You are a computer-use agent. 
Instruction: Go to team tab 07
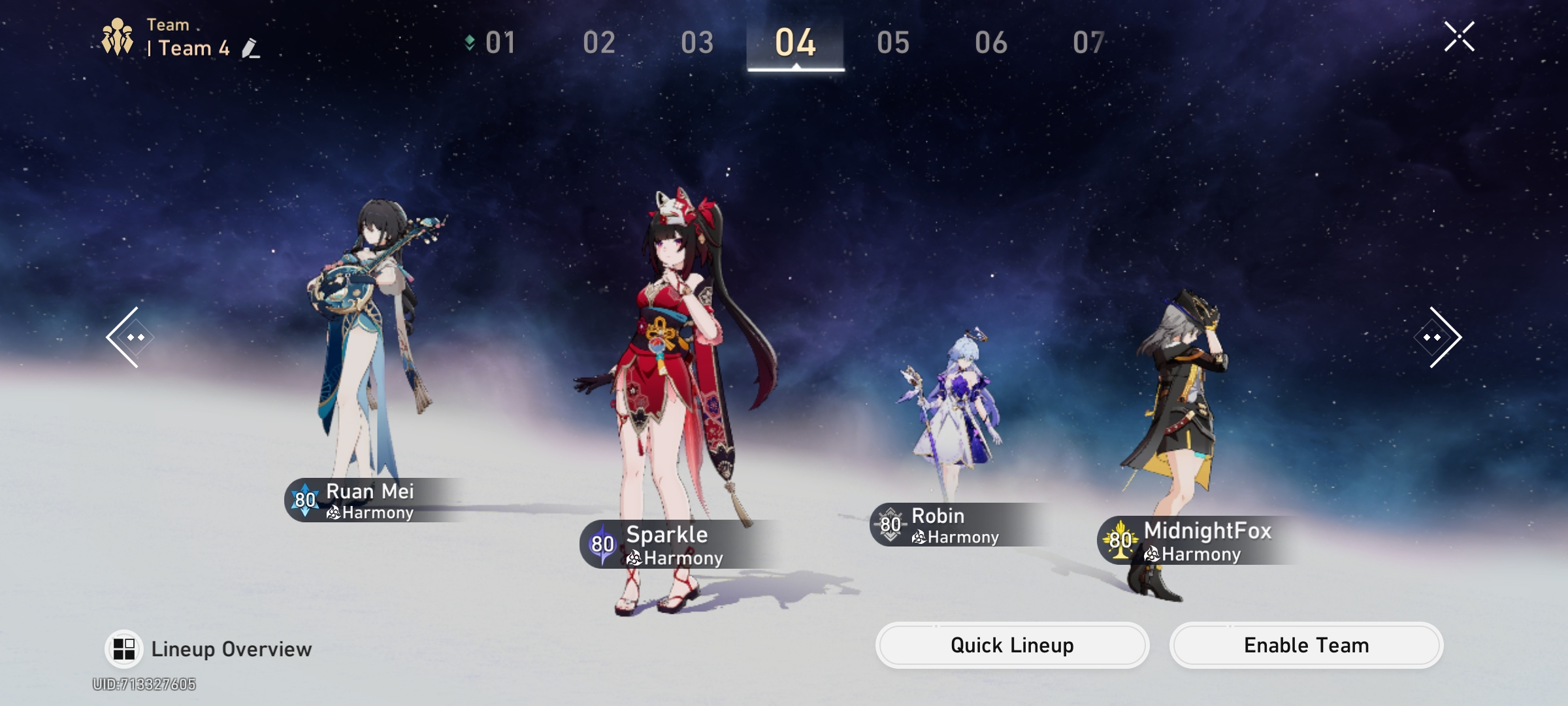1088,43
